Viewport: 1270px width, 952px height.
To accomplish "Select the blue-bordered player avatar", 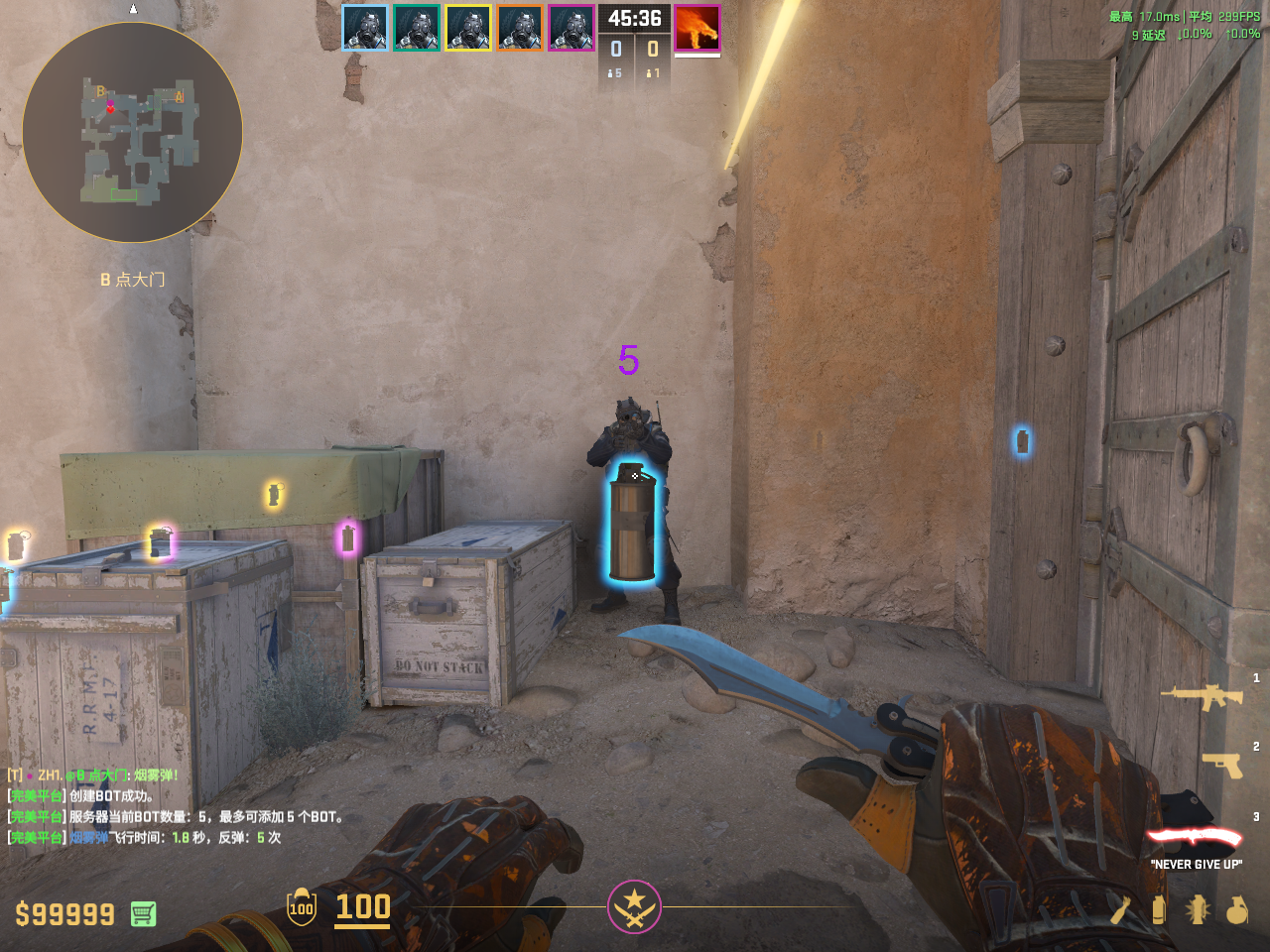I will click(x=365, y=28).
